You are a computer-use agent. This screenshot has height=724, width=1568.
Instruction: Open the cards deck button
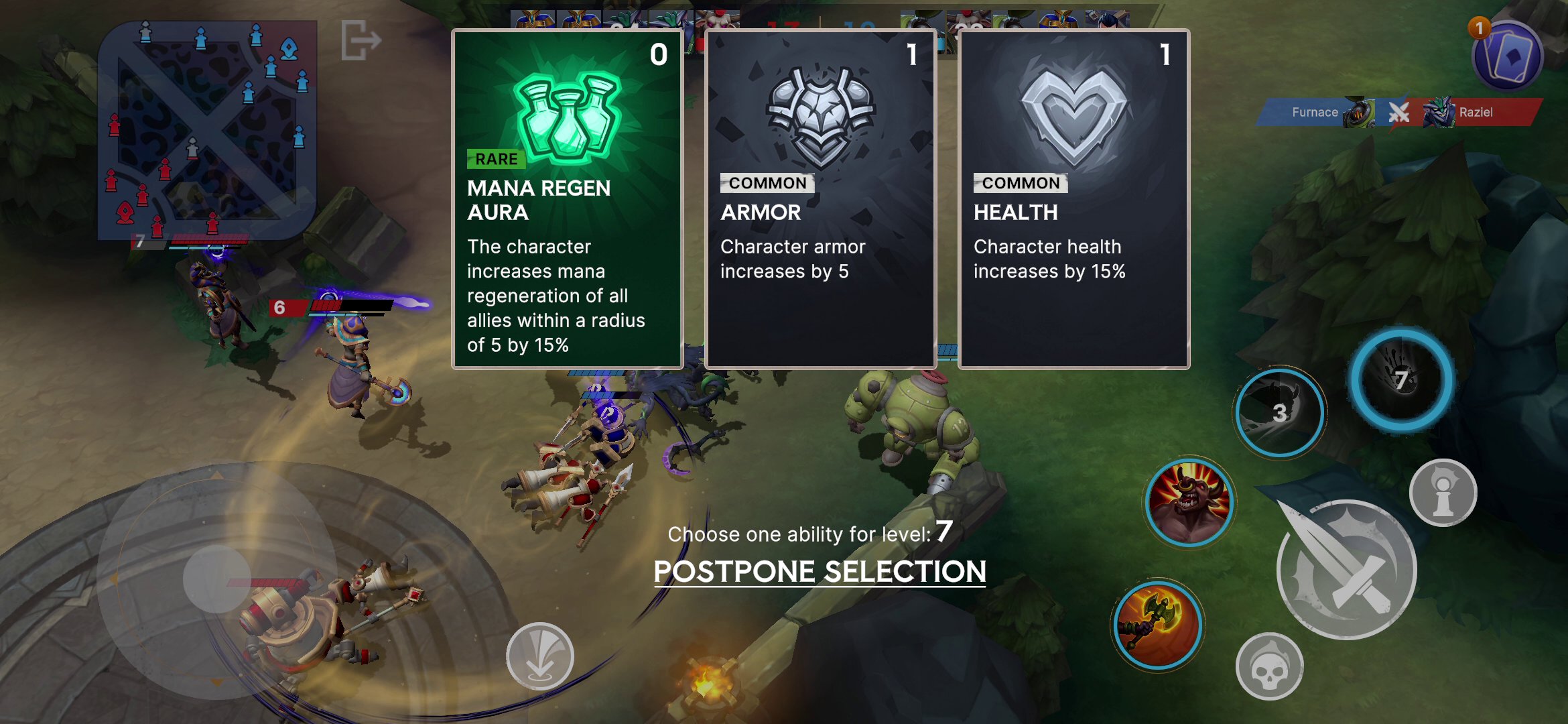pyautogui.click(x=1508, y=56)
